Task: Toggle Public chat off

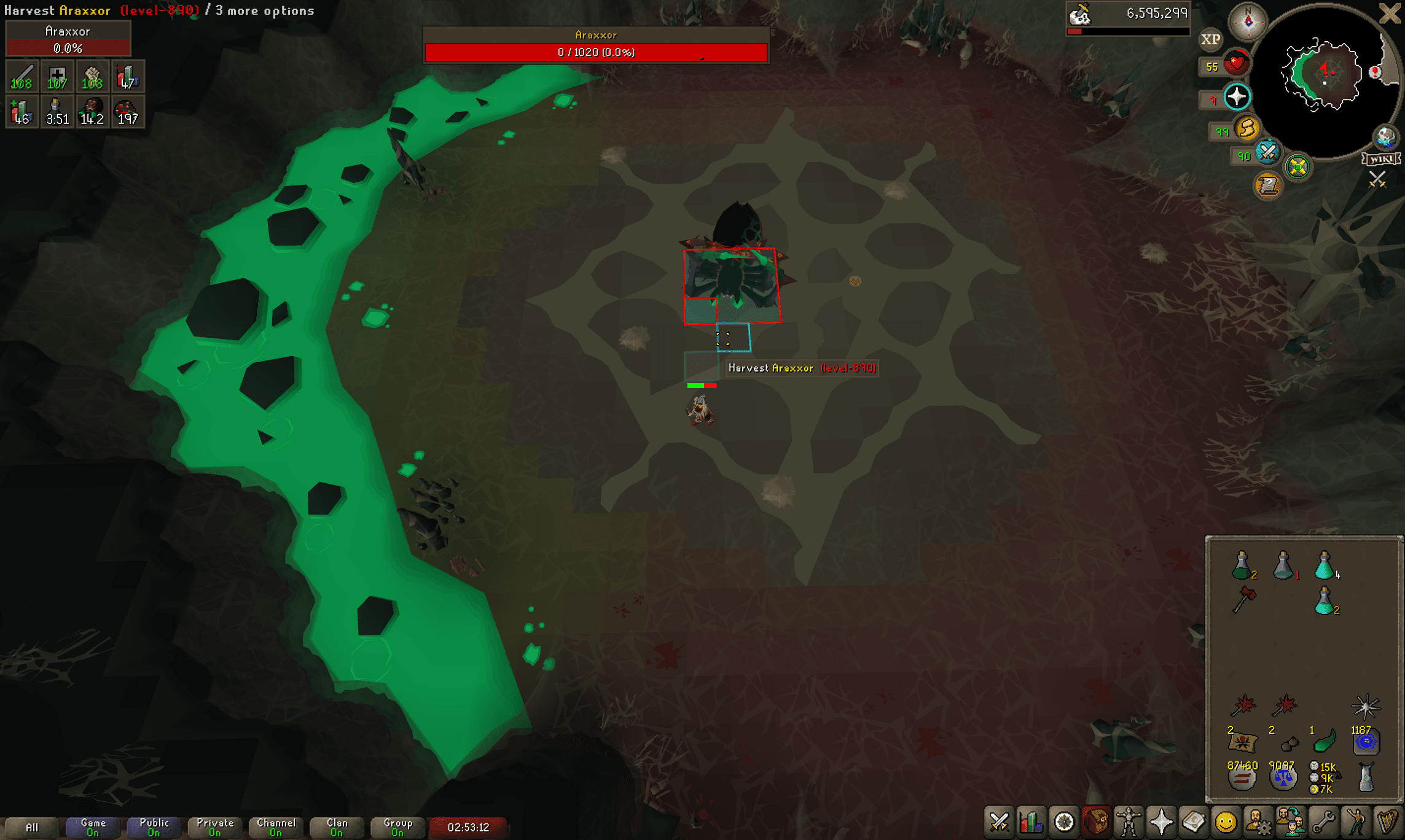Action: tap(154, 827)
